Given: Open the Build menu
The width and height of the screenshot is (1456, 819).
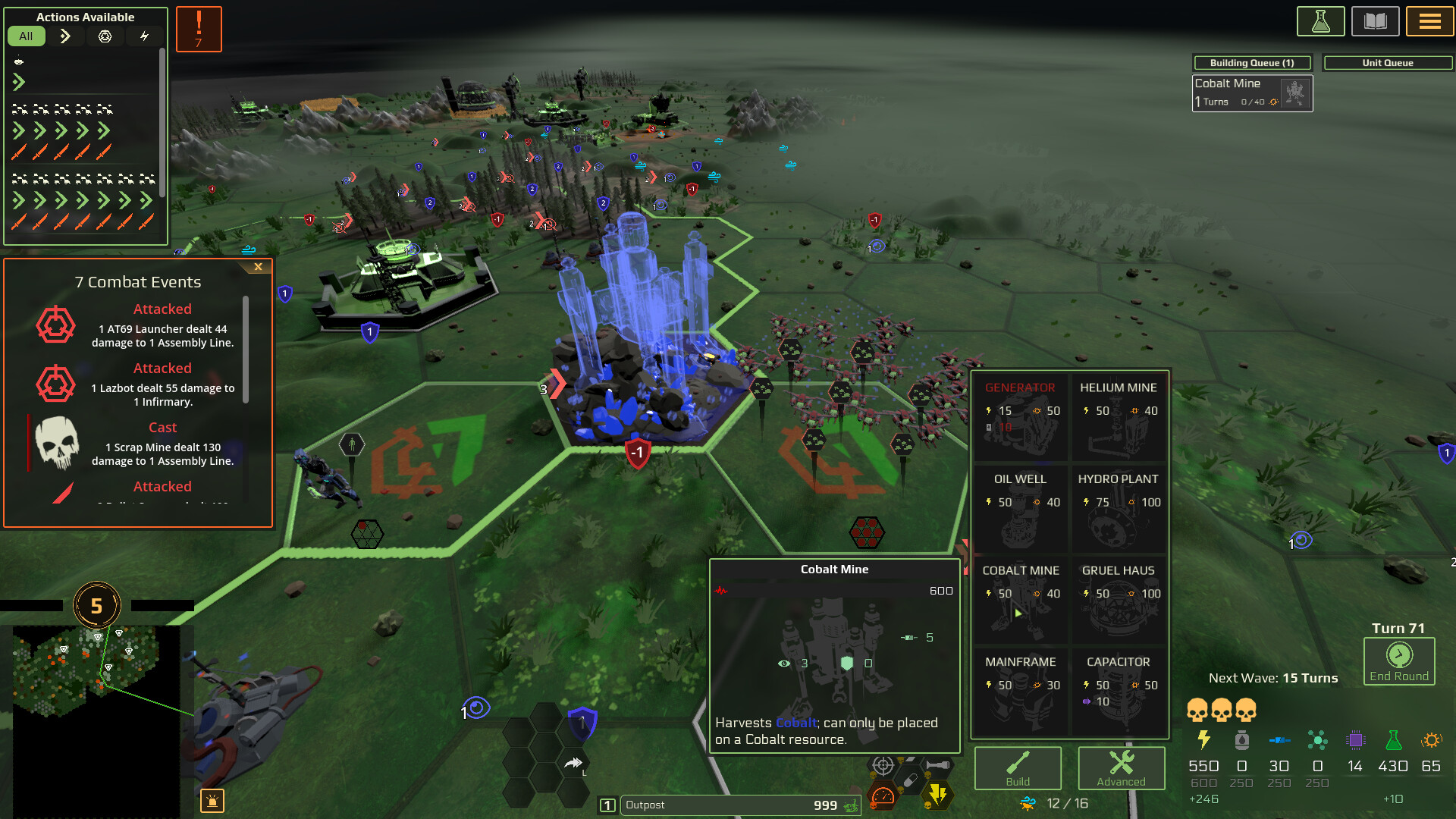Looking at the screenshot, I should coord(1018,768).
